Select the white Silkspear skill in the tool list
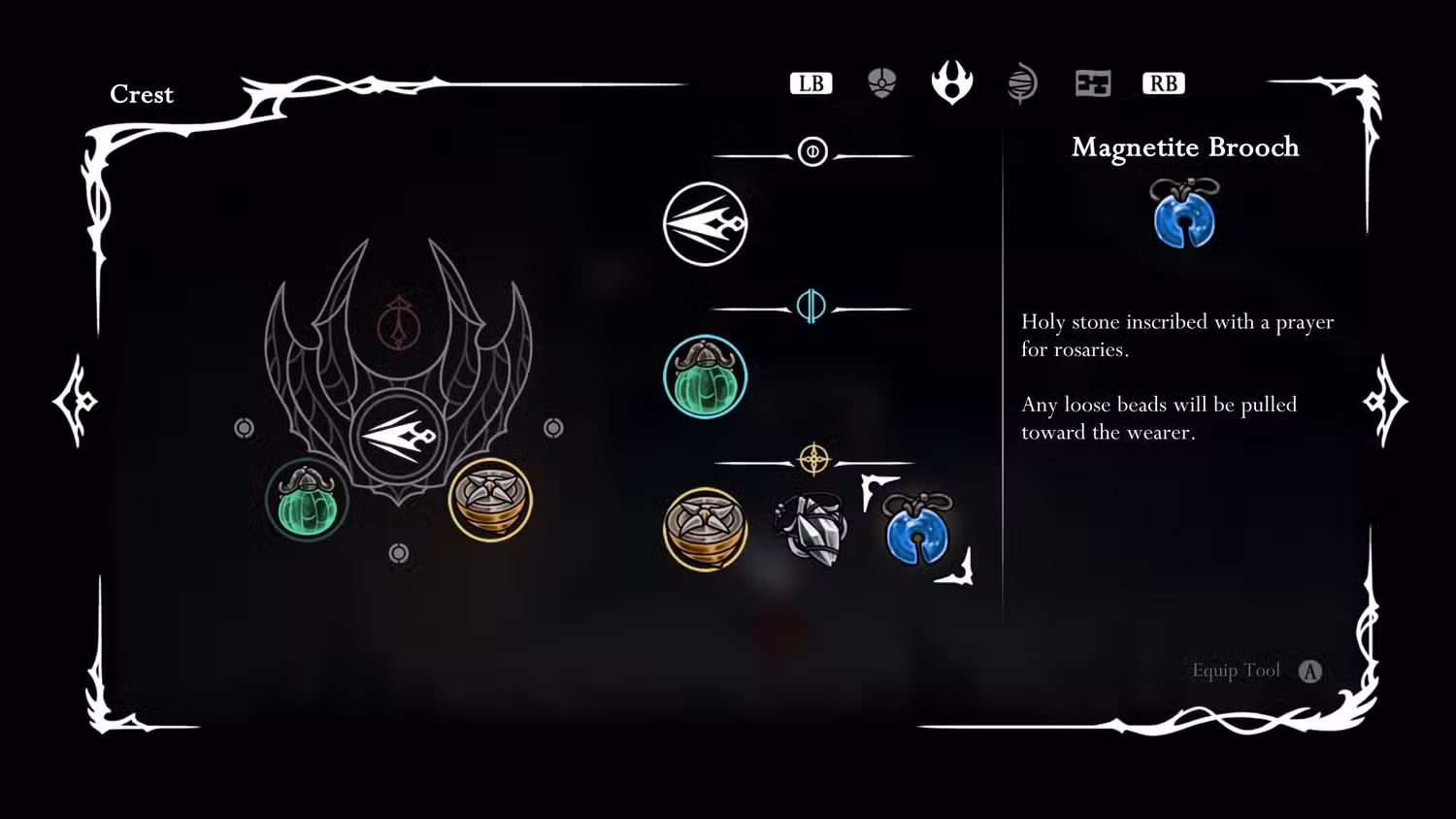Screen dimensions: 1456x819 coord(706,224)
